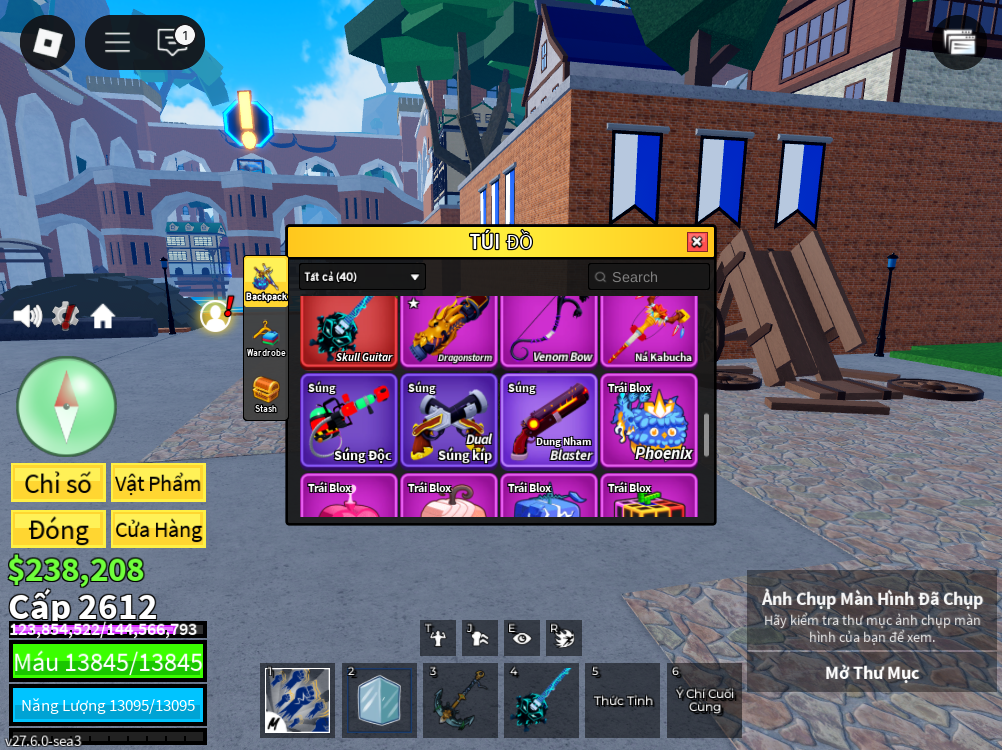This screenshot has width=1002, height=750.
Task: Choose the Dung Nham Blaster gun
Action: point(549,421)
